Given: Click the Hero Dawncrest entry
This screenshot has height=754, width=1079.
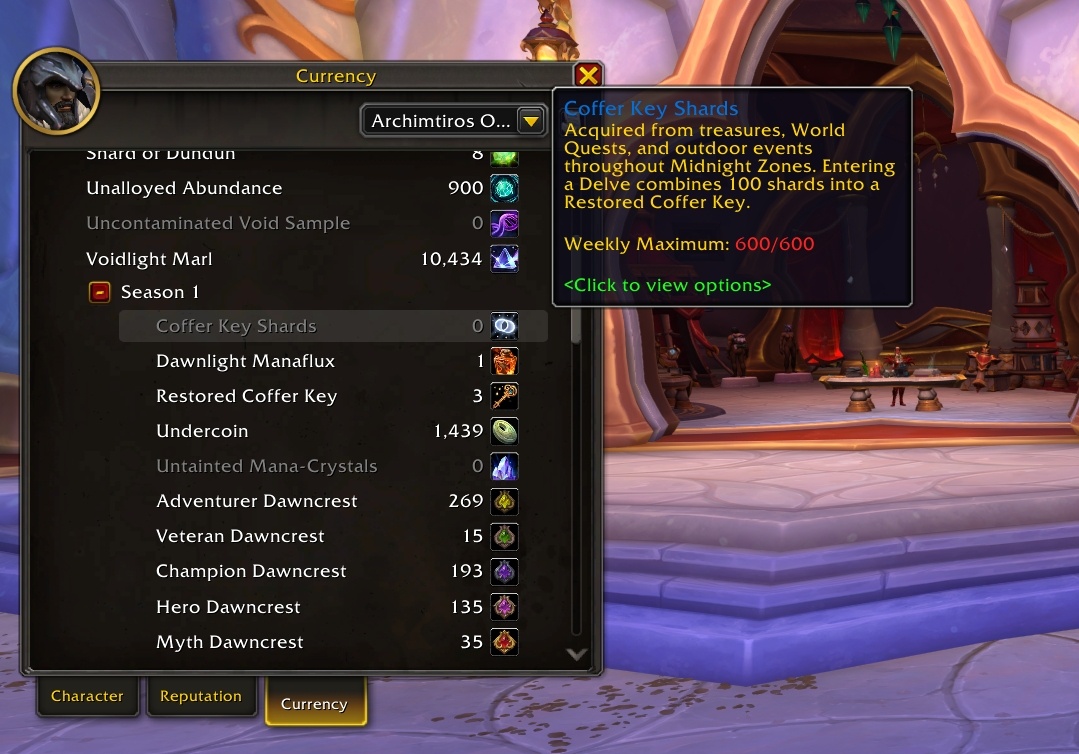Looking at the screenshot, I should click(333, 607).
